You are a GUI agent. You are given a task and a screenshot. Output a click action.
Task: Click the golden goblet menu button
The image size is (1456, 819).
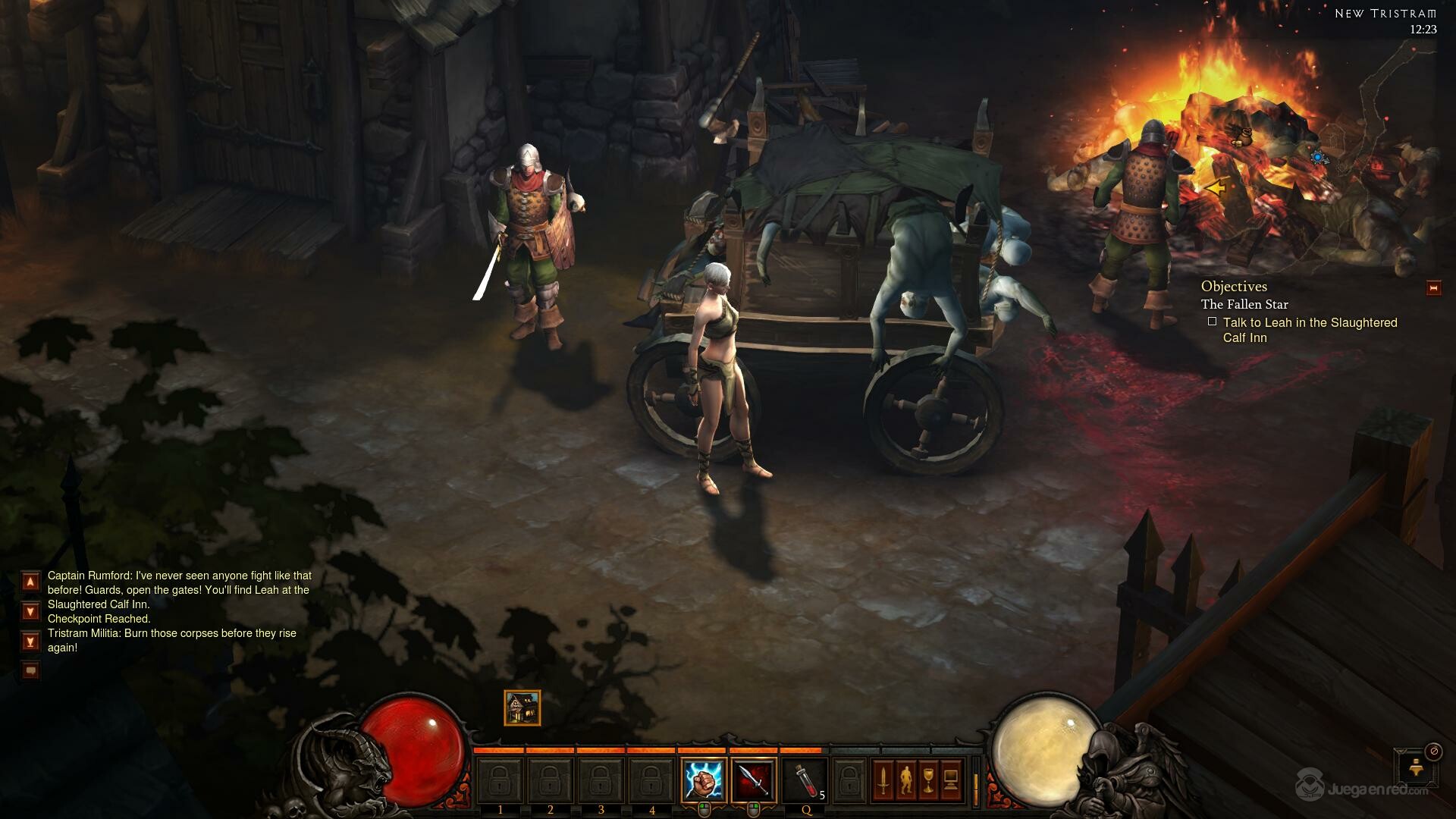(x=928, y=780)
